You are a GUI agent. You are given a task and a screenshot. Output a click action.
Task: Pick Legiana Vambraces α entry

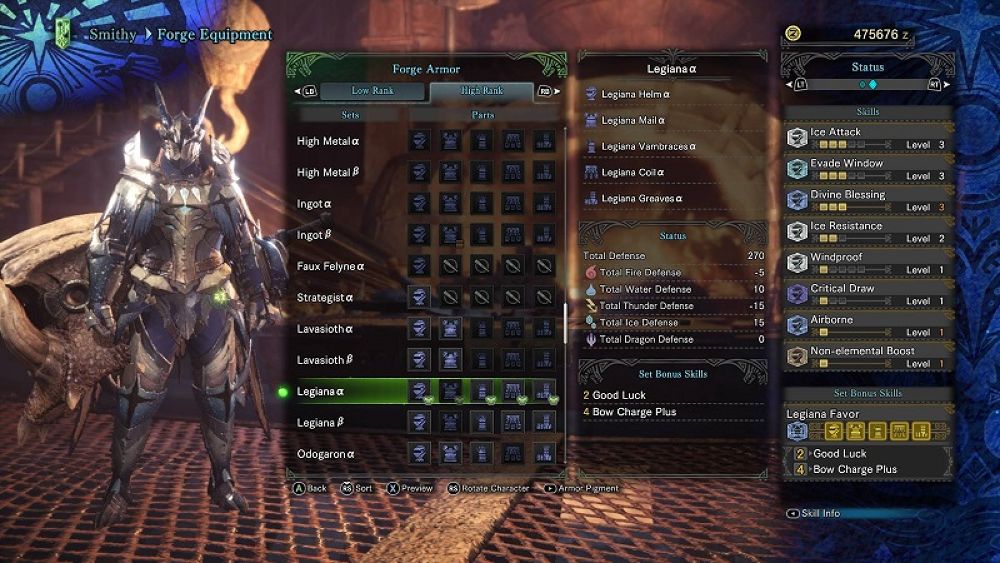pyautogui.click(x=649, y=146)
